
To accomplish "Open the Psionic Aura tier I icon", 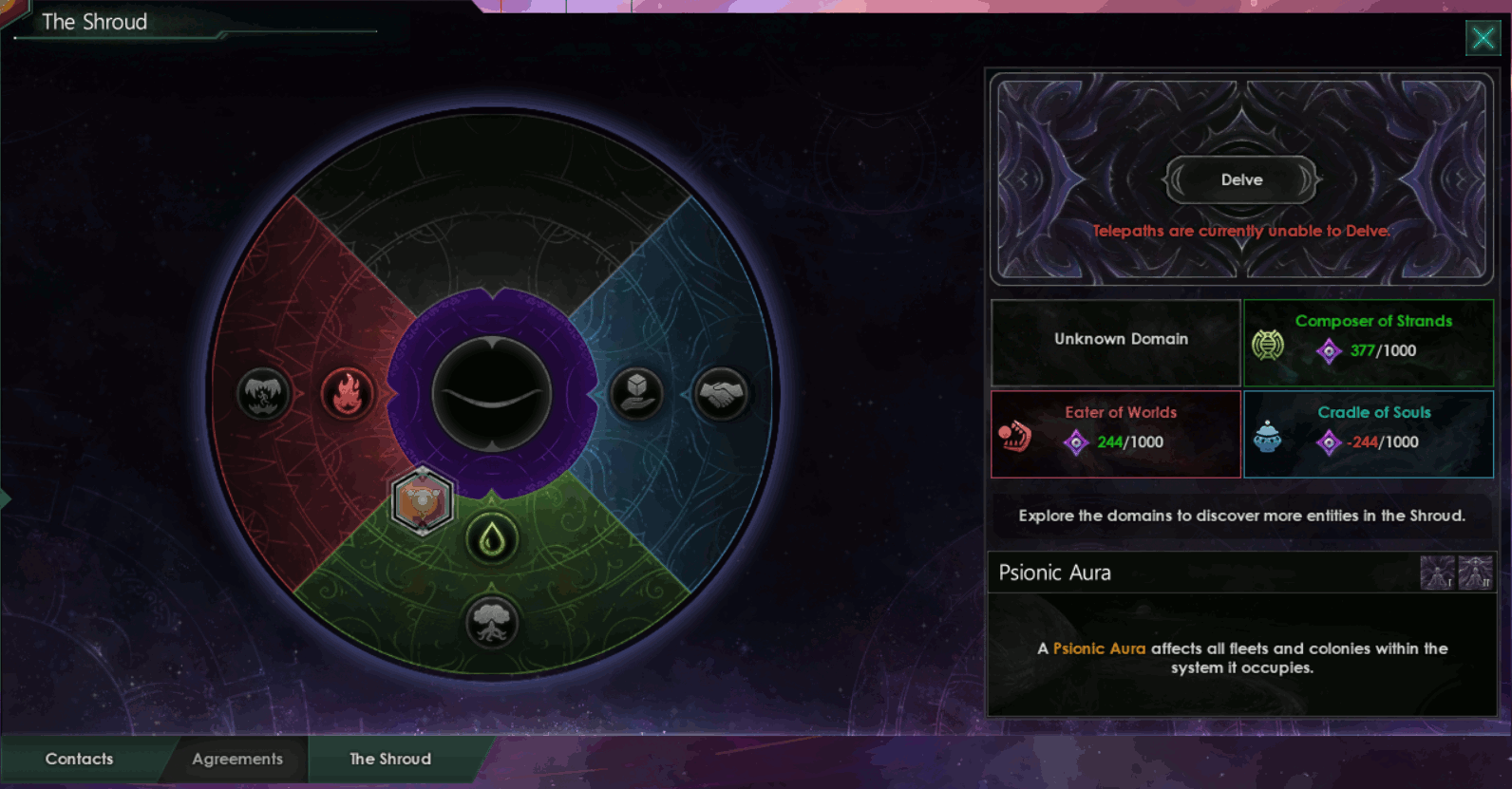I will [x=1438, y=571].
